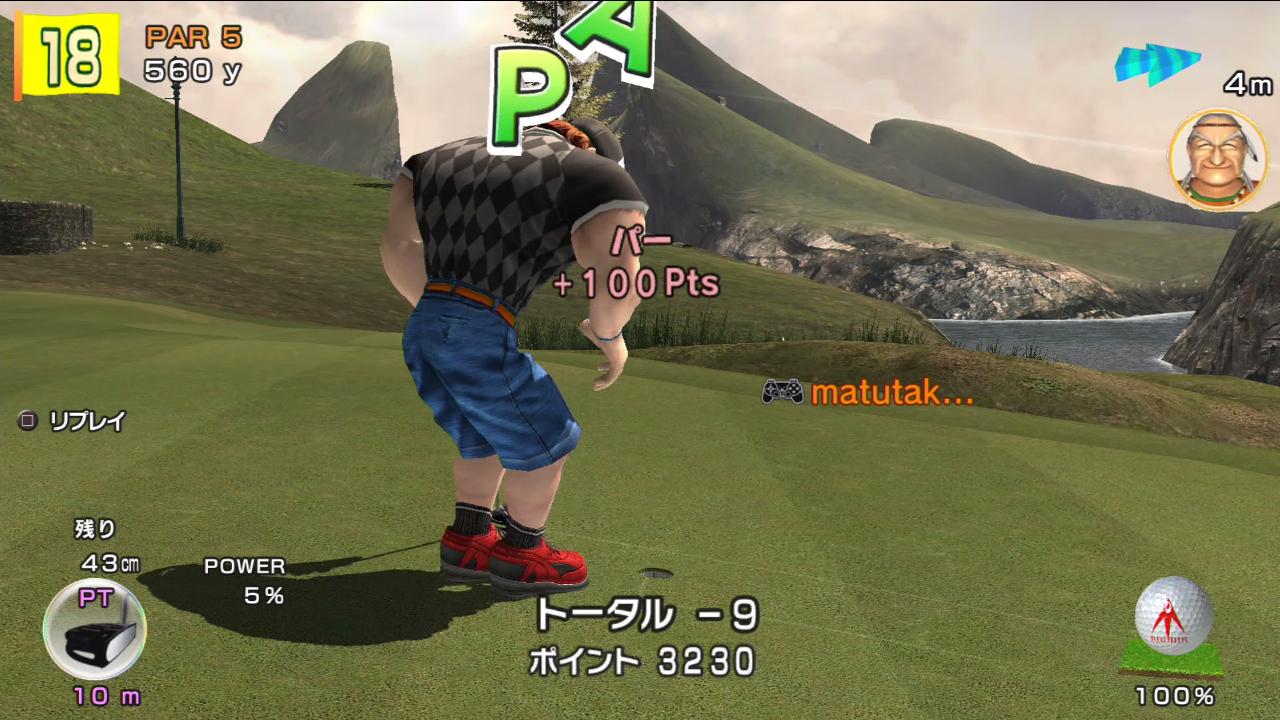Select the putter club icon
The height and width of the screenshot is (720, 1280).
[94, 630]
